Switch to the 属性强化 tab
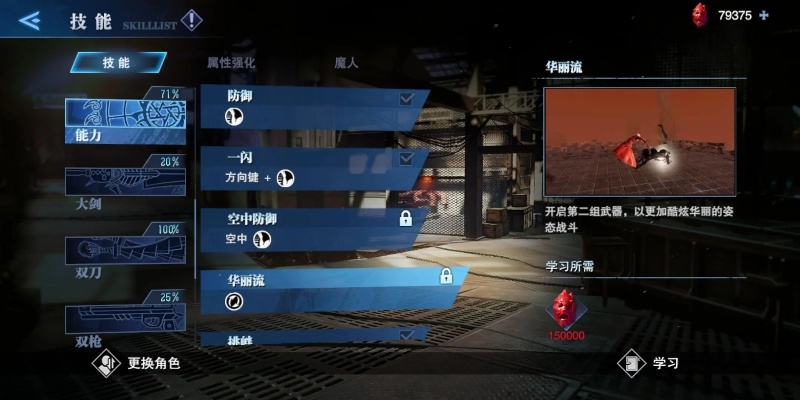Image resolution: width=800 pixels, height=400 pixels. (231, 62)
